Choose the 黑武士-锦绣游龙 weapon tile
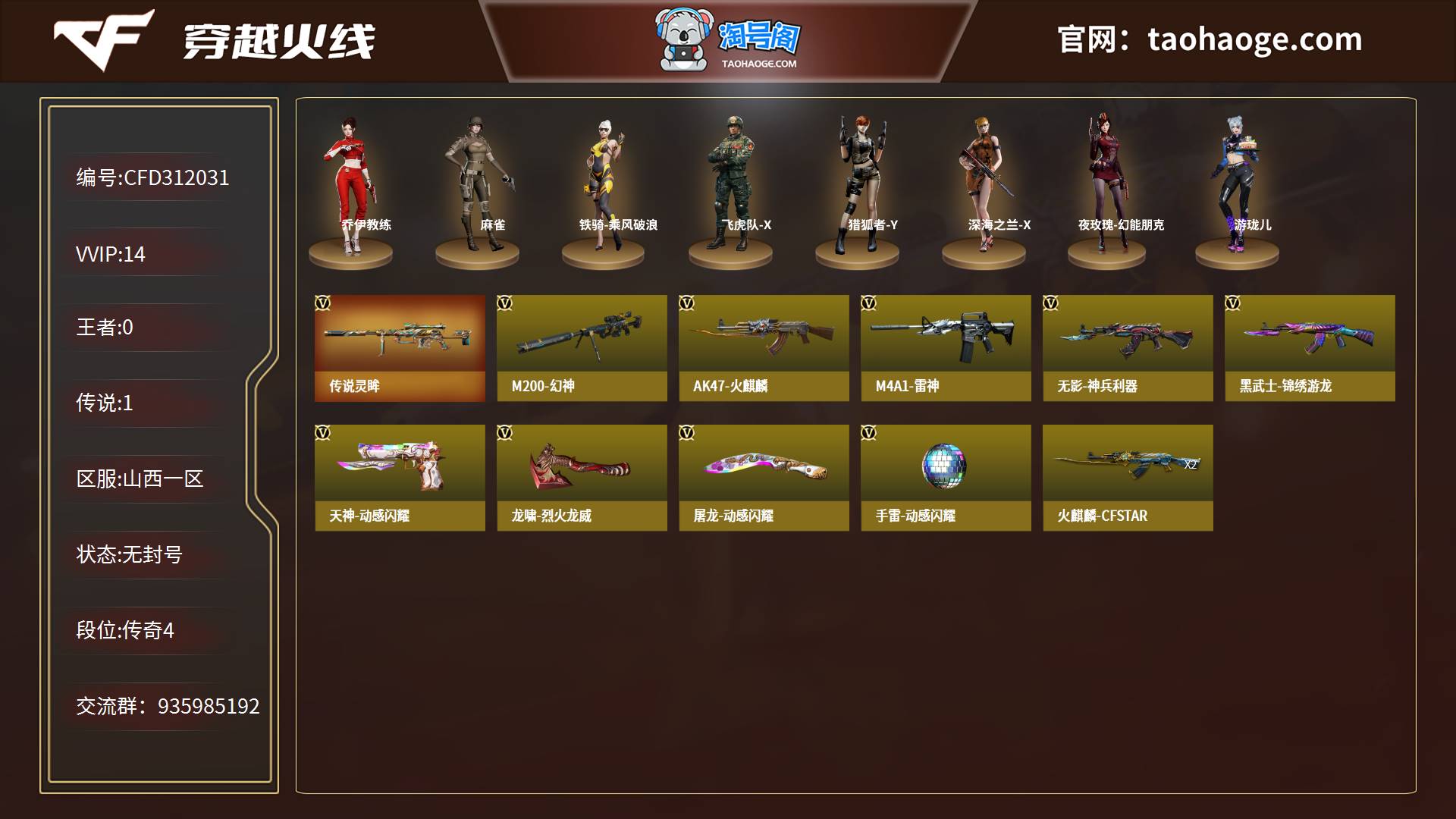This screenshot has height=819, width=1456. (x=1310, y=348)
